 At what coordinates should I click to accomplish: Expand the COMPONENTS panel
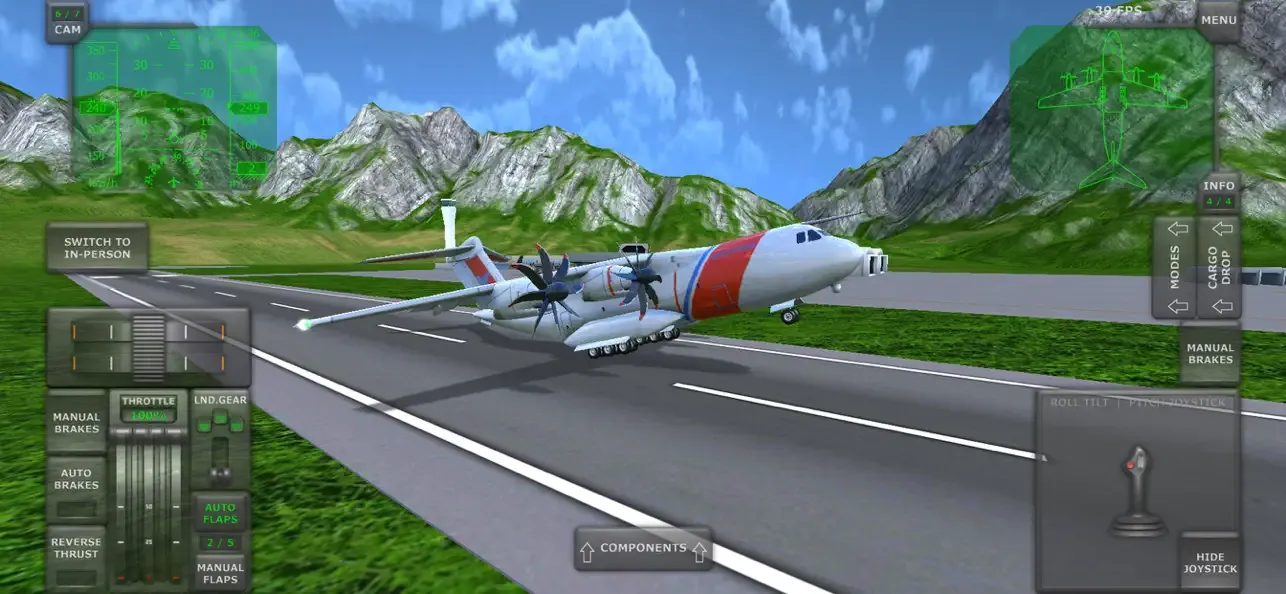tap(643, 548)
